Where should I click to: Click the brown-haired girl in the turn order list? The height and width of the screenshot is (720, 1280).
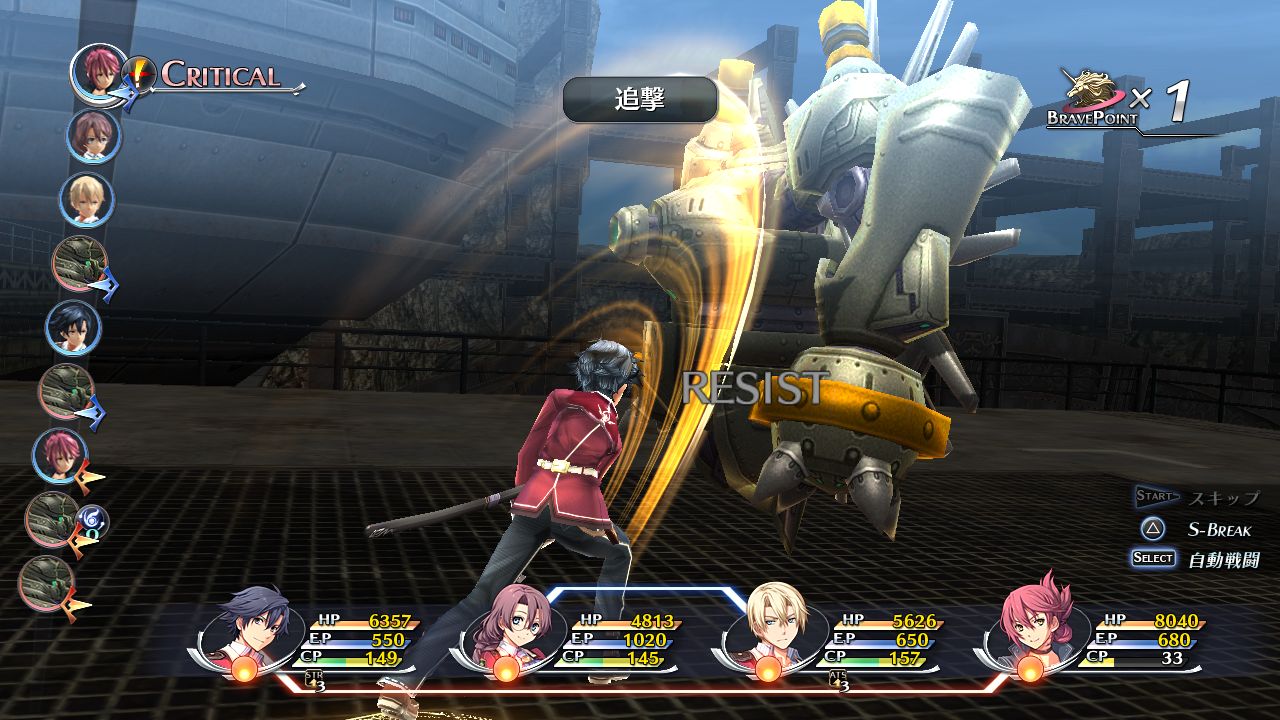click(93, 136)
